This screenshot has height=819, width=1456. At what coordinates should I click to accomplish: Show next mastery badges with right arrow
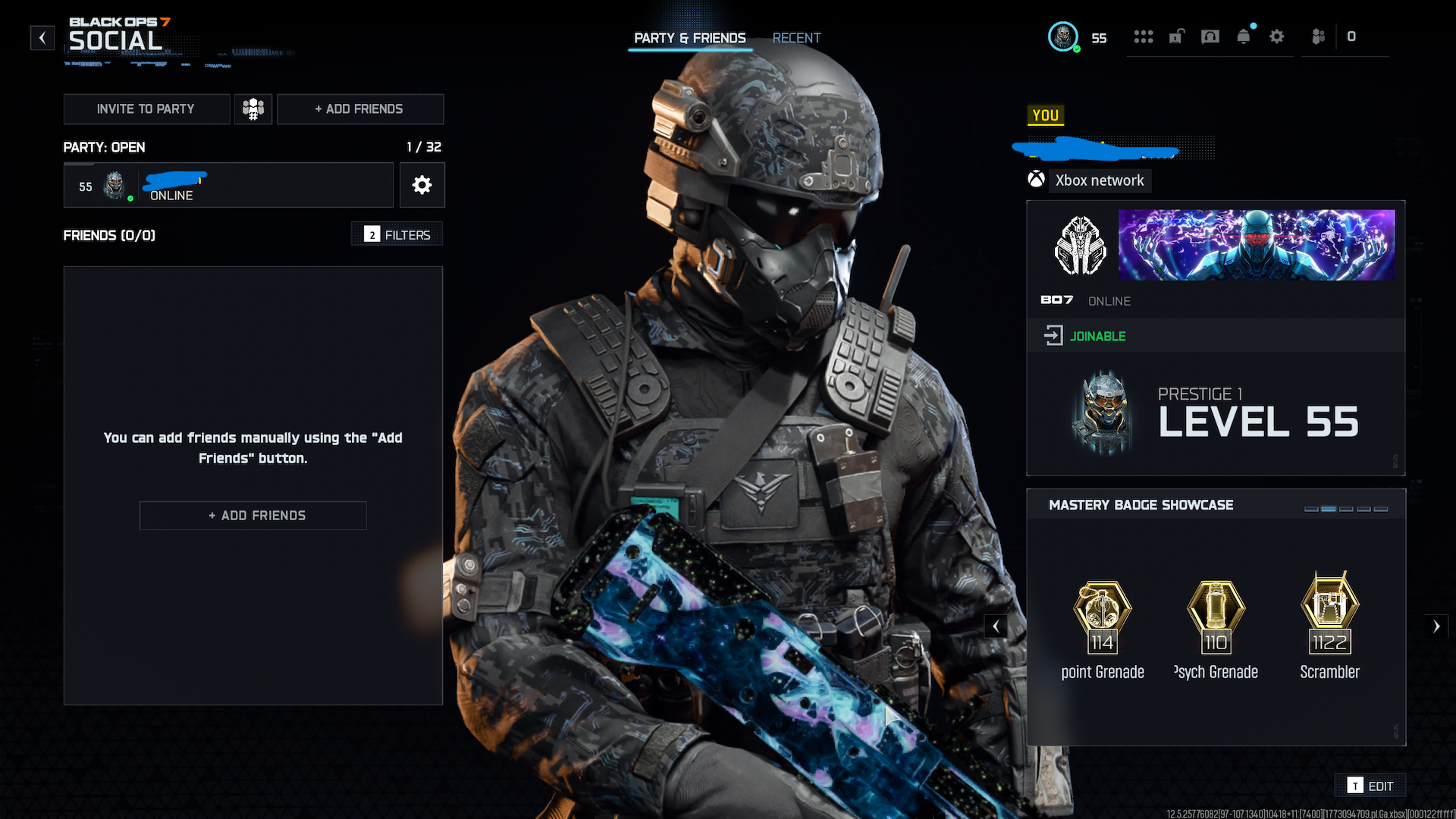tap(1436, 626)
